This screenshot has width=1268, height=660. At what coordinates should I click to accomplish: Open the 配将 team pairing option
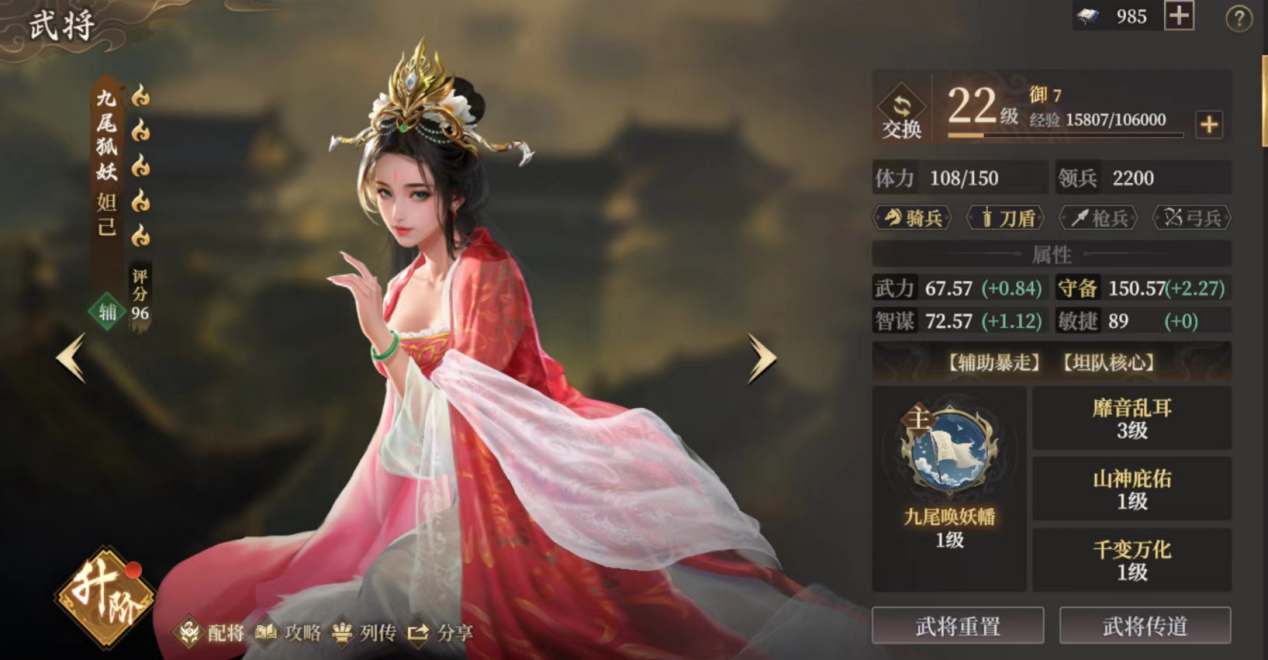point(212,632)
